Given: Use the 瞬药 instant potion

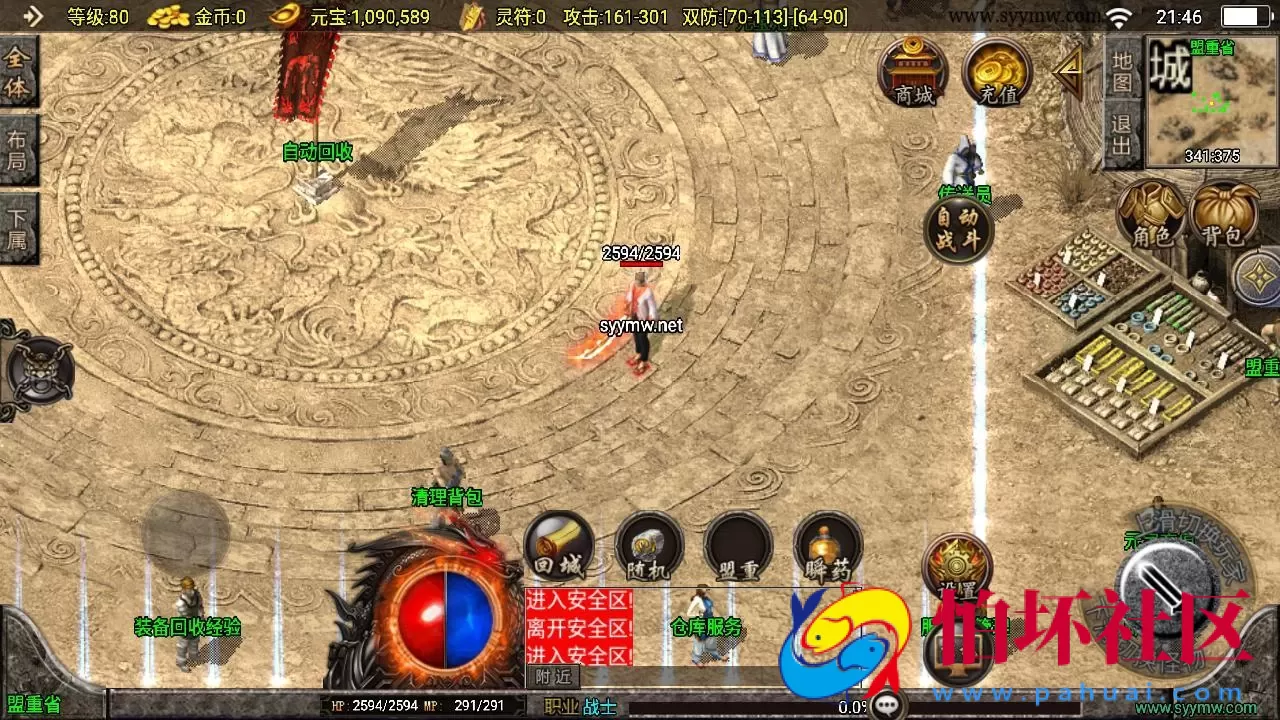Looking at the screenshot, I should point(828,547).
